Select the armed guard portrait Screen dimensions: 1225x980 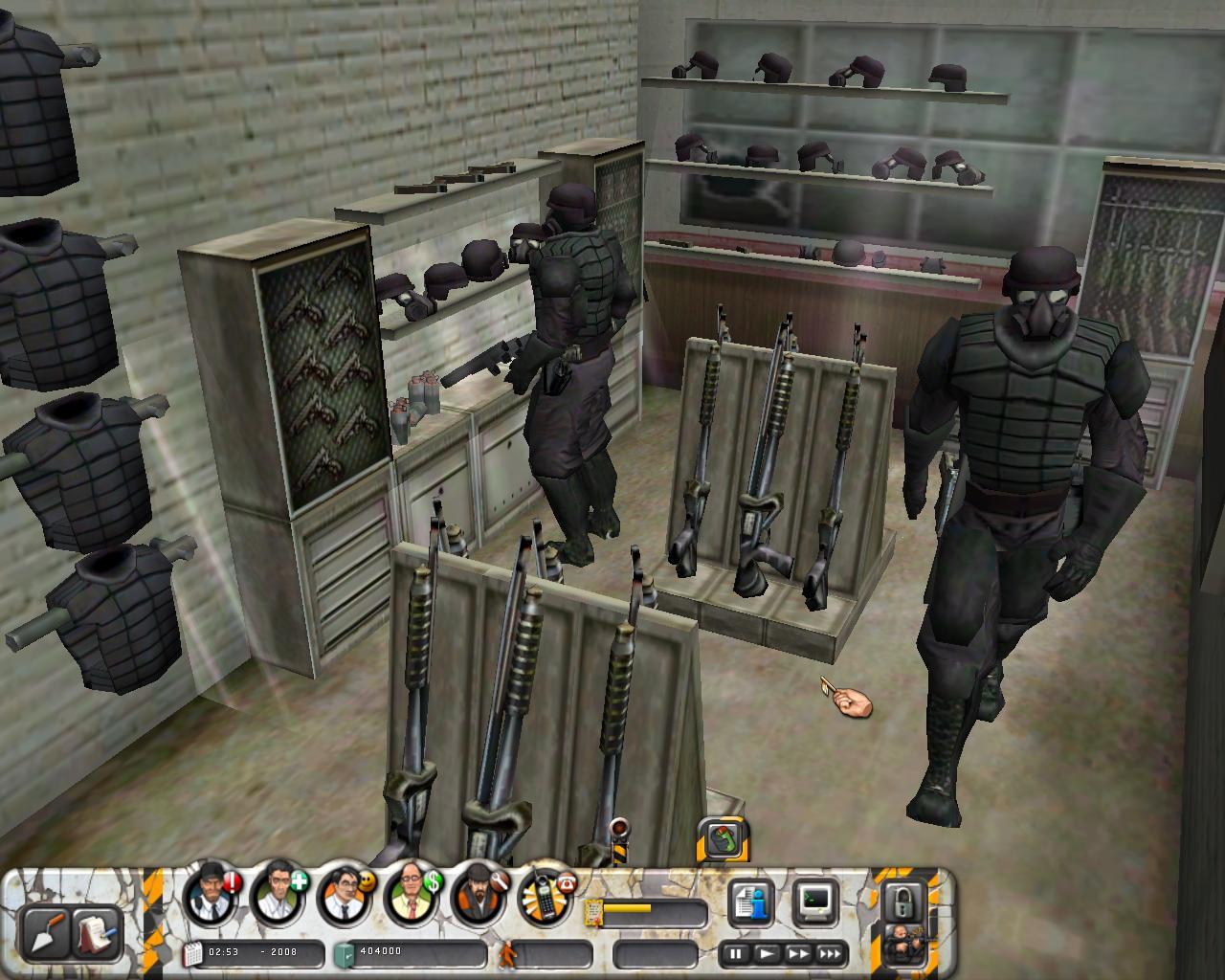coord(902,943)
